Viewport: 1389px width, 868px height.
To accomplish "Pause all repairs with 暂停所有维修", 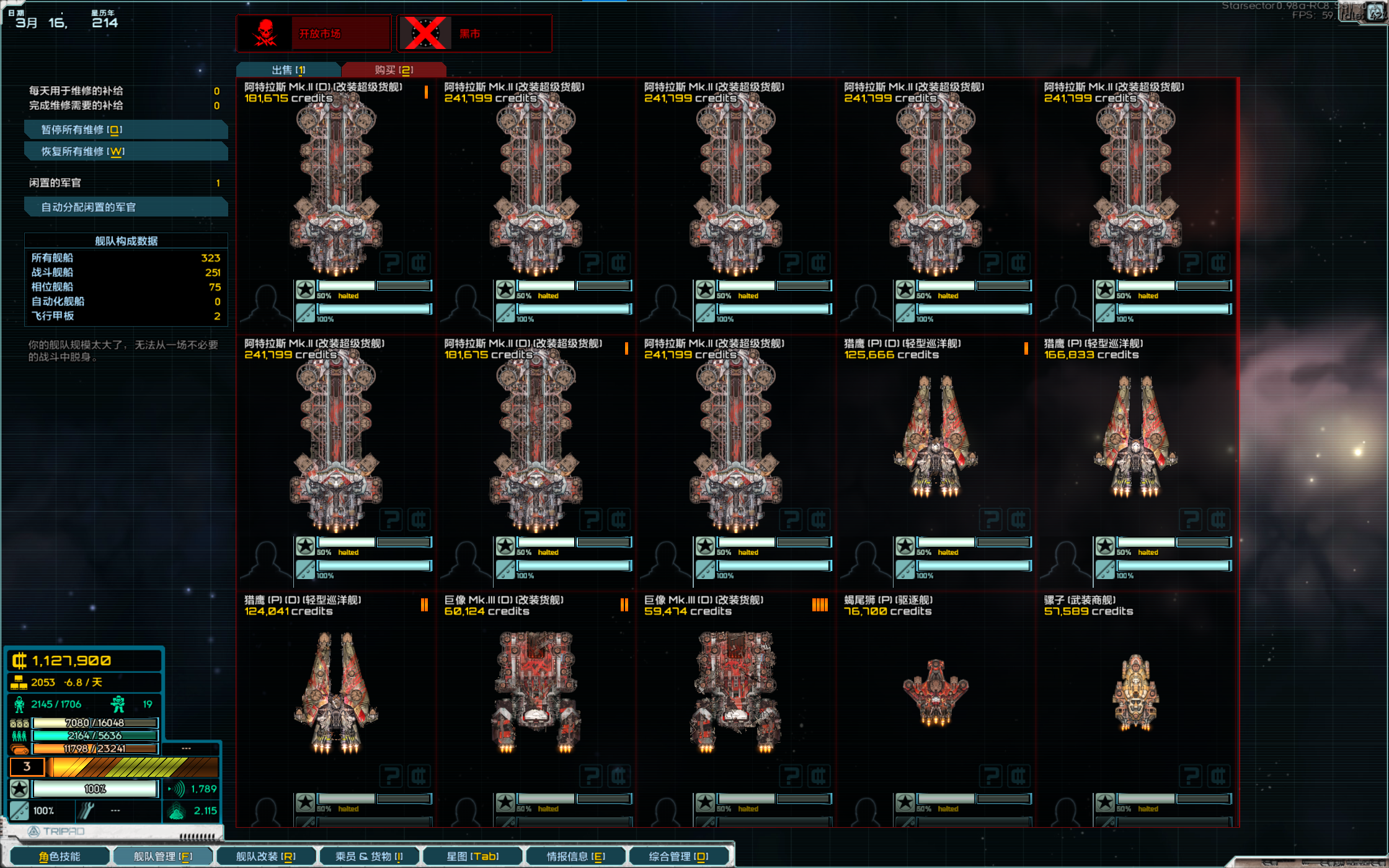I will (x=126, y=130).
